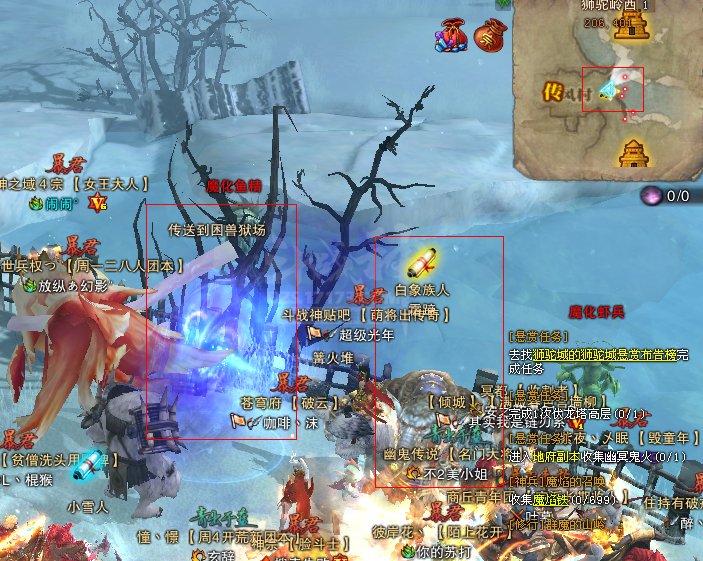This screenshot has width=703, height=561.
Task: Open the orange money pouch icon
Action: [489, 34]
